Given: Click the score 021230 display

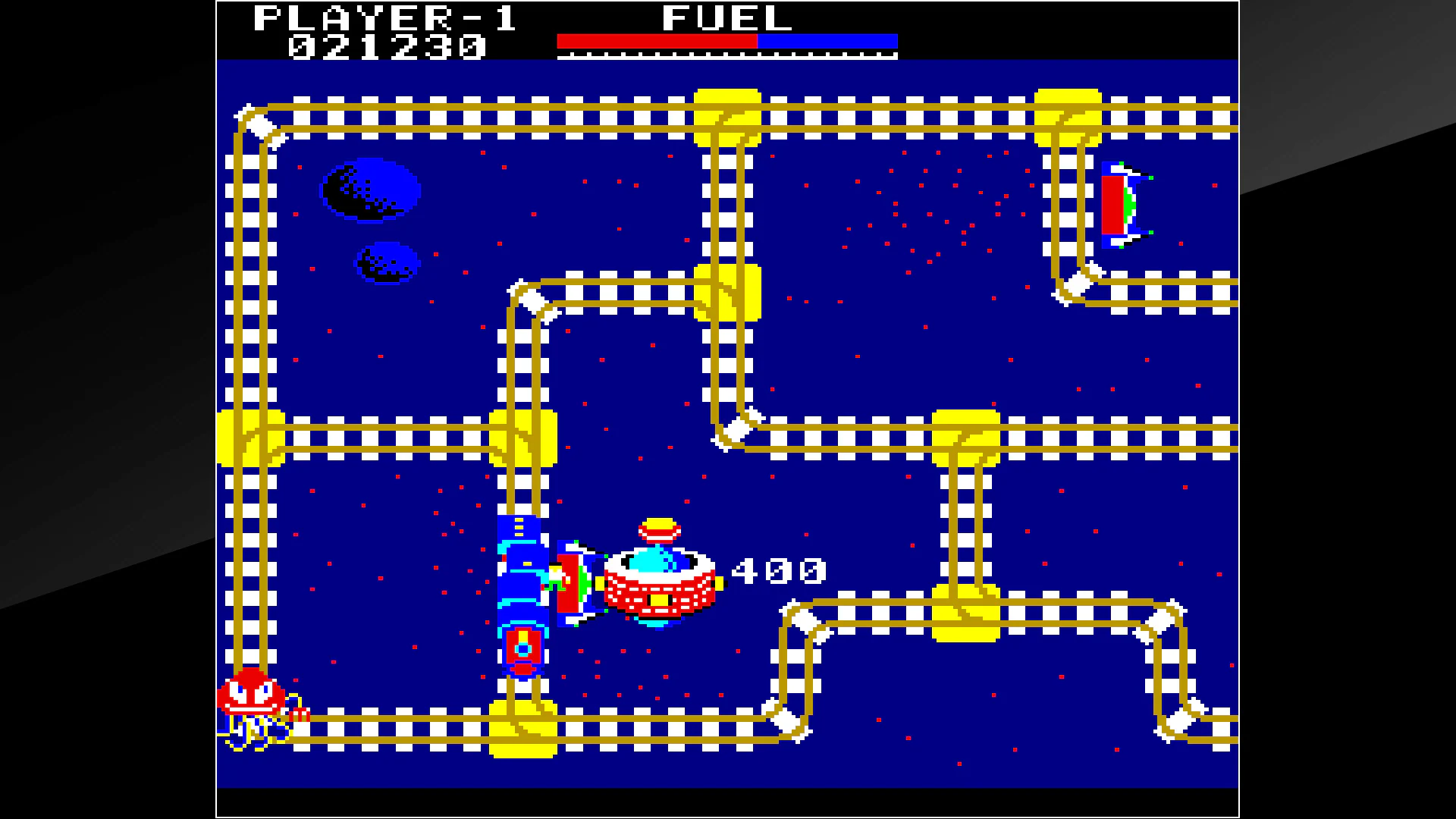Looking at the screenshot, I should point(387,48).
